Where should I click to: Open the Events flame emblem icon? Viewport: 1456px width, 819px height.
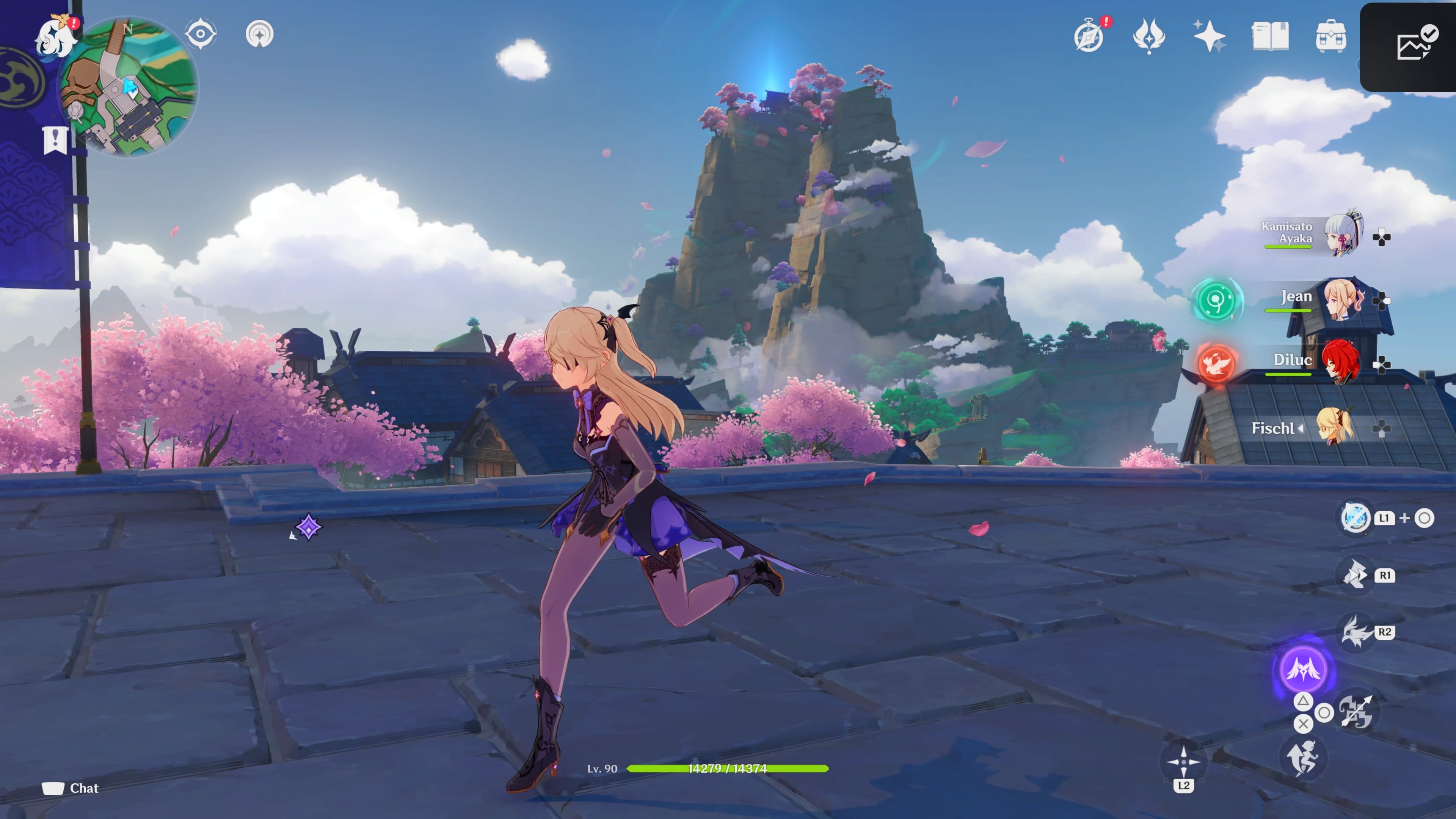point(1148,36)
